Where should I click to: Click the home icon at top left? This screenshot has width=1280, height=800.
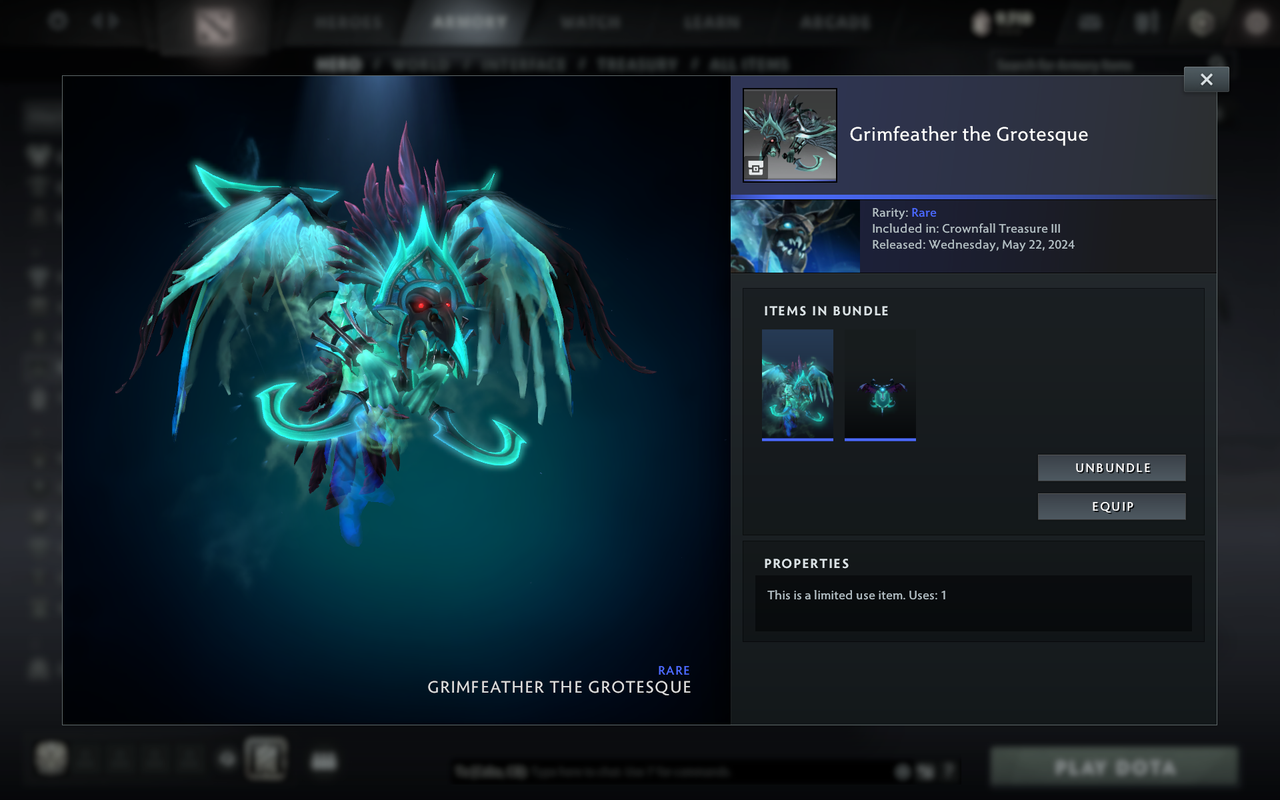pos(56,21)
